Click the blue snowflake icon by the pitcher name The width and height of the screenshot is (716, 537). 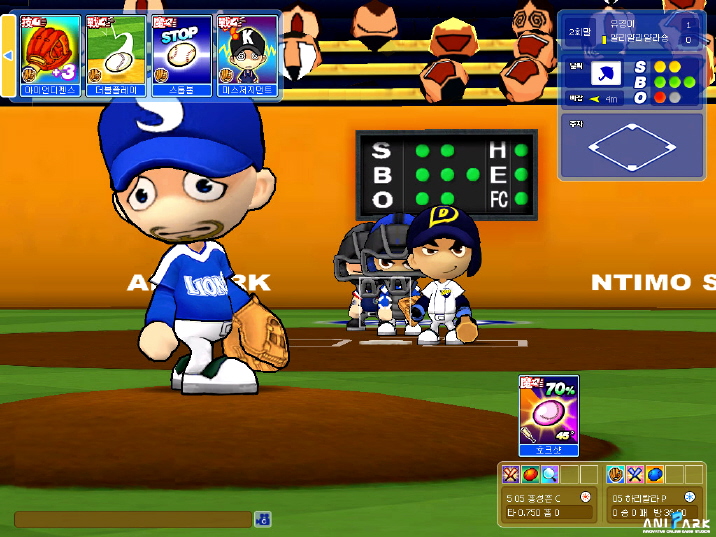pos(690,497)
